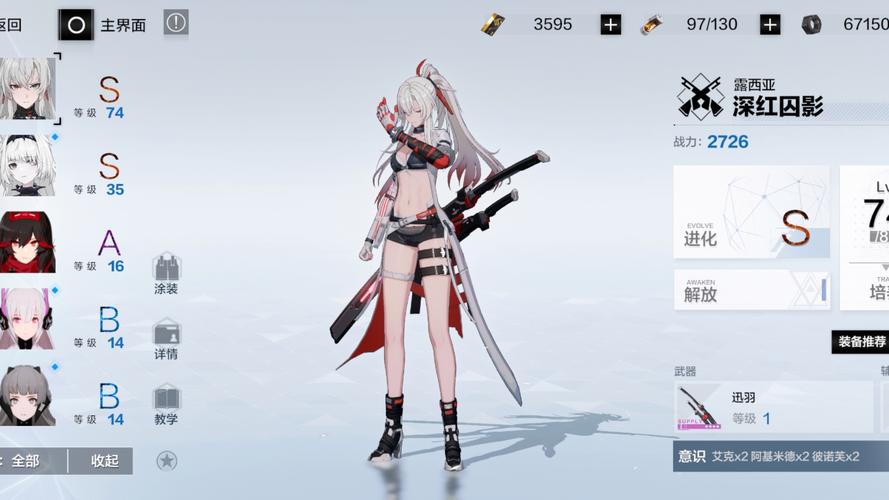Replenish the 97/130 stamina resource
The image size is (889, 500).
(769, 25)
